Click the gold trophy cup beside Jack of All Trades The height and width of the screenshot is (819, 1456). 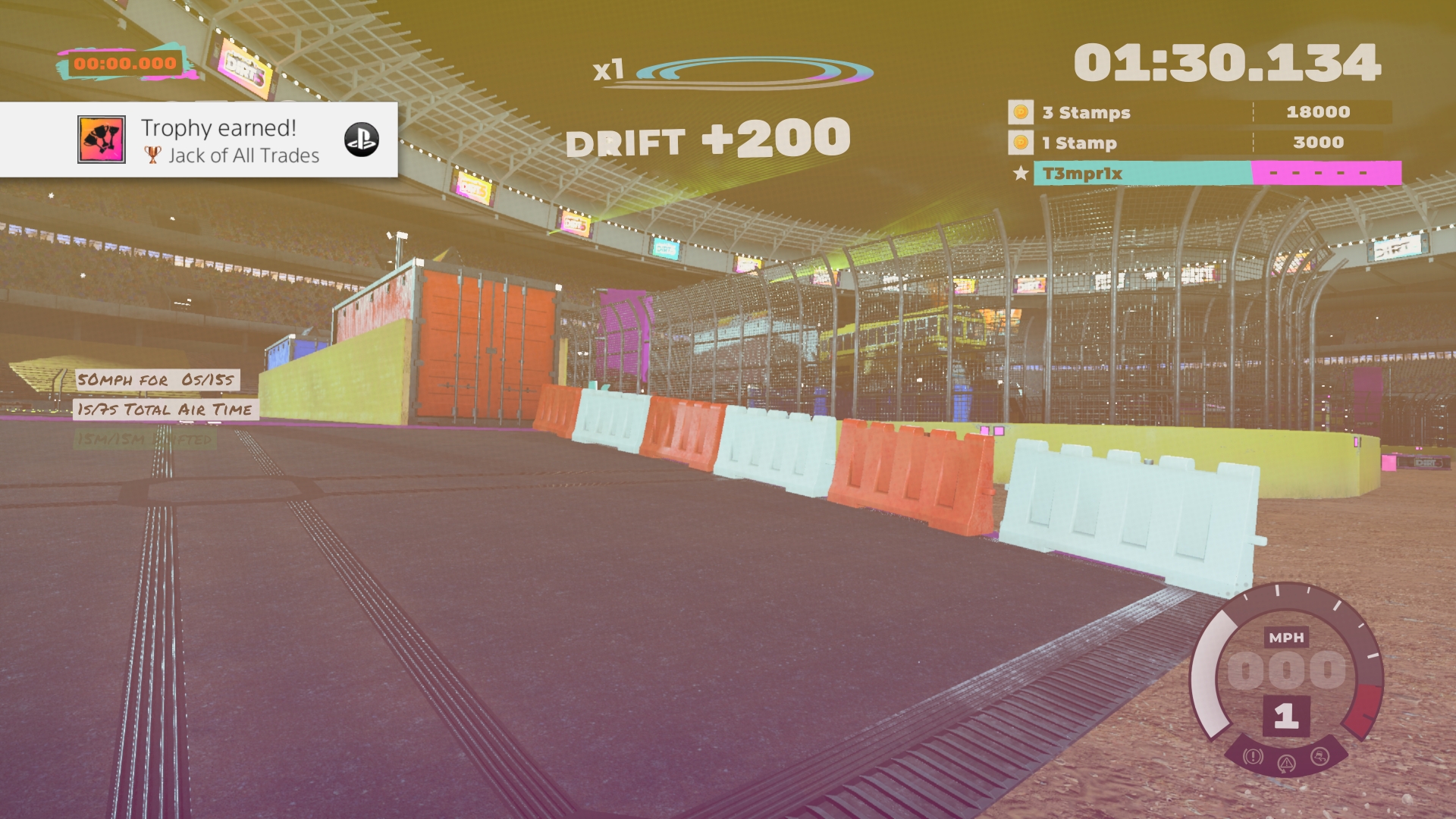point(152,154)
